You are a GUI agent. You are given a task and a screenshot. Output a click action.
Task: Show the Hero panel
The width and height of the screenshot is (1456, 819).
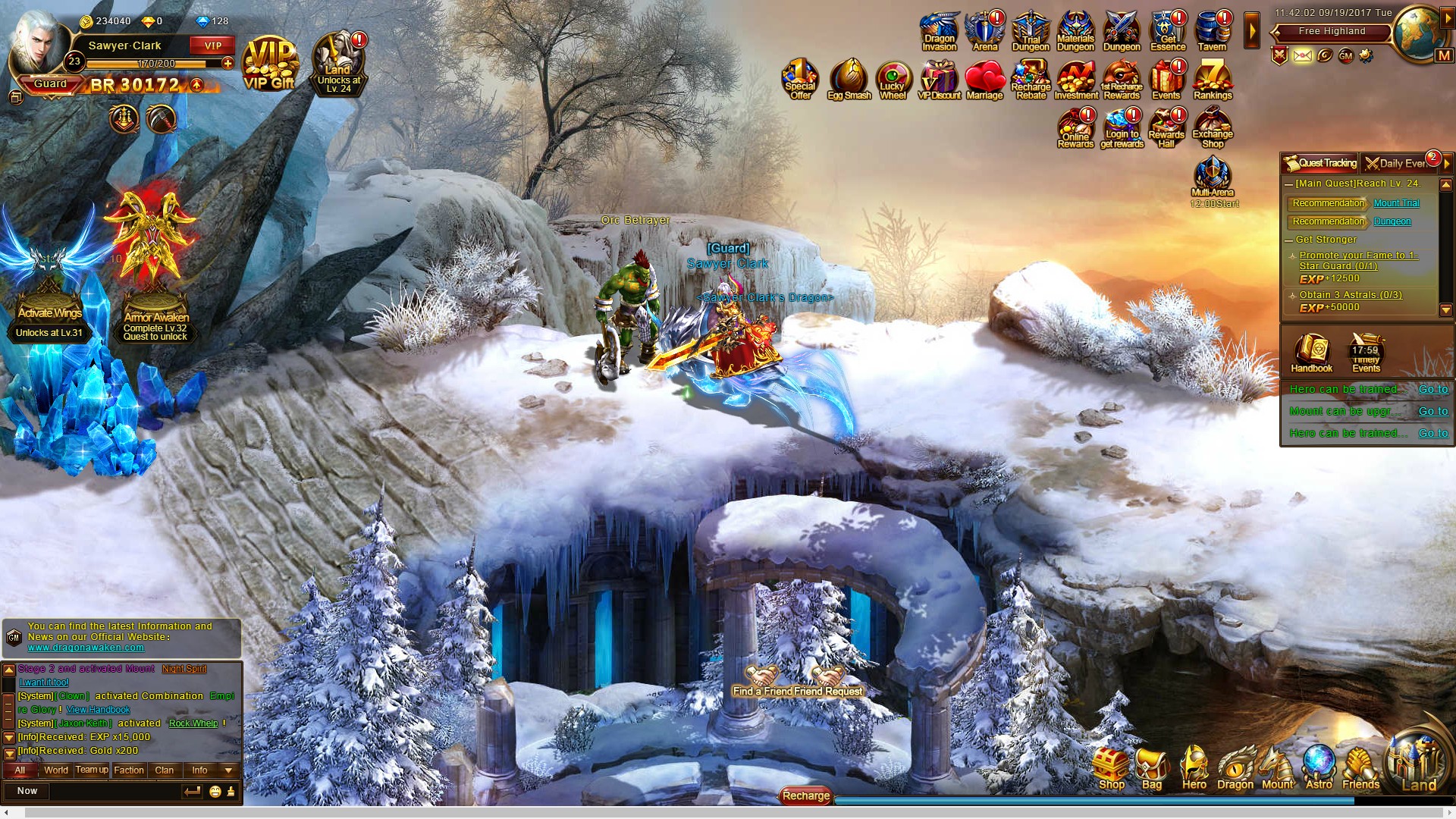click(1194, 768)
